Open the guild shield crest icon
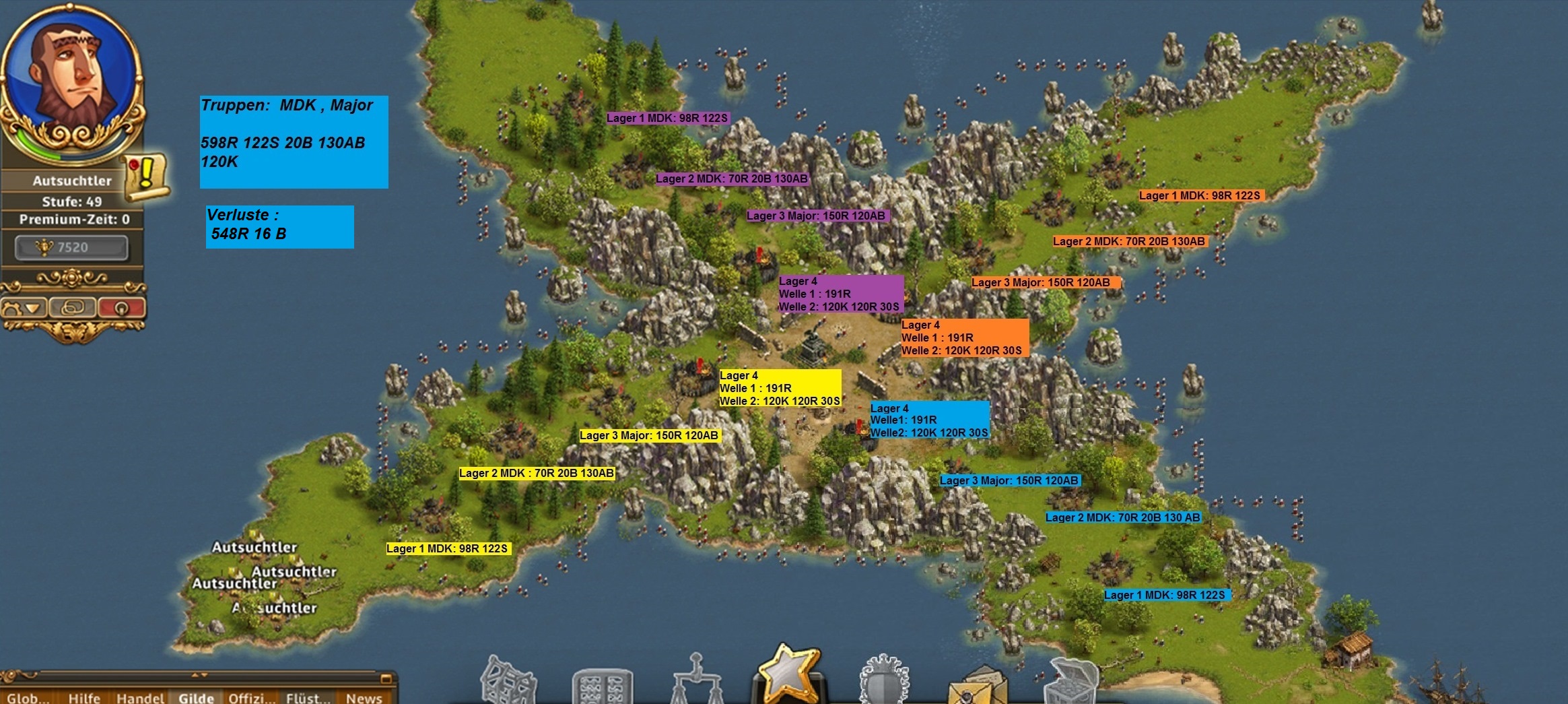Screen dimensions: 1568x704 (x=884, y=682)
